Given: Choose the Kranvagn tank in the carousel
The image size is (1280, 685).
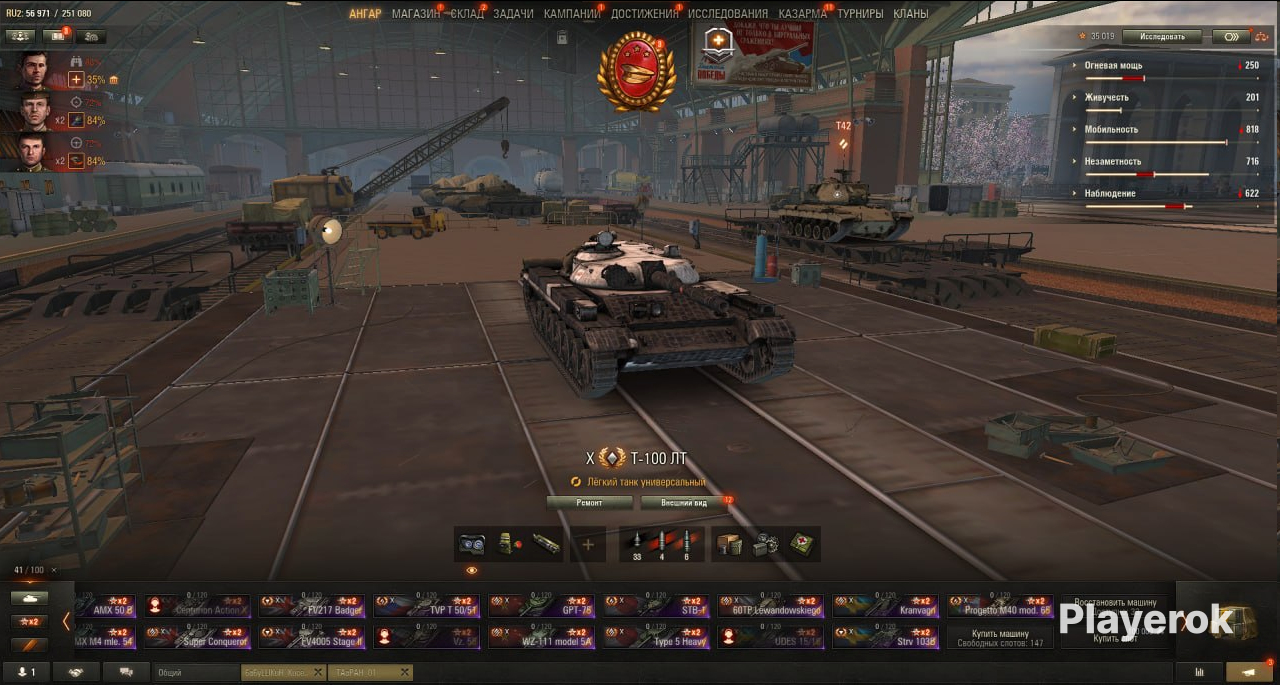Looking at the screenshot, I should pyautogui.click(x=884, y=606).
